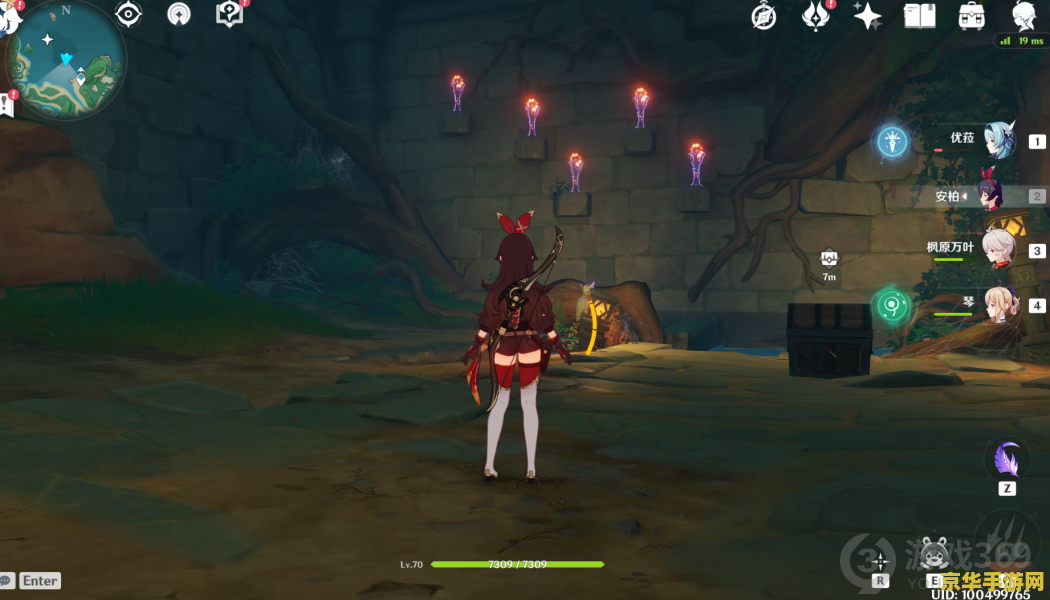Screen dimensions: 1050x600
Task: Use the purple feather gadget
Action: pyautogui.click(x=1007, y=461)
